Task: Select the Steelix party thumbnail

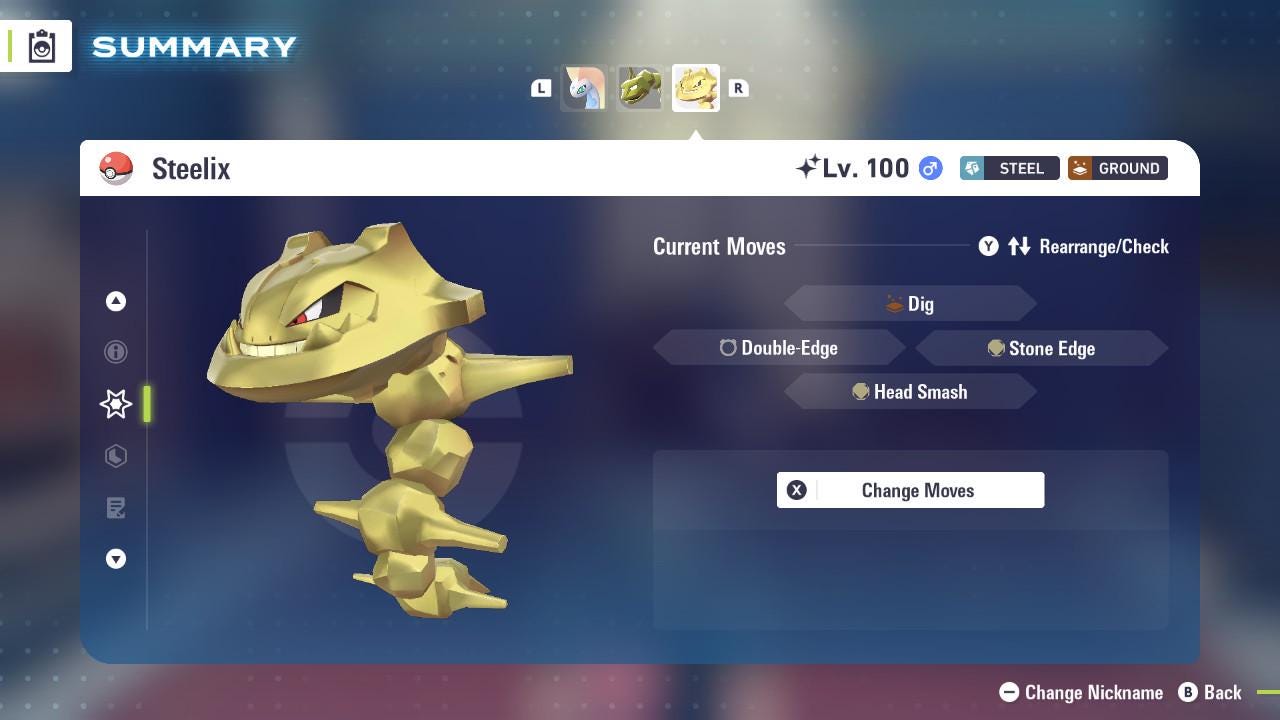Action: tap(695, 87)
